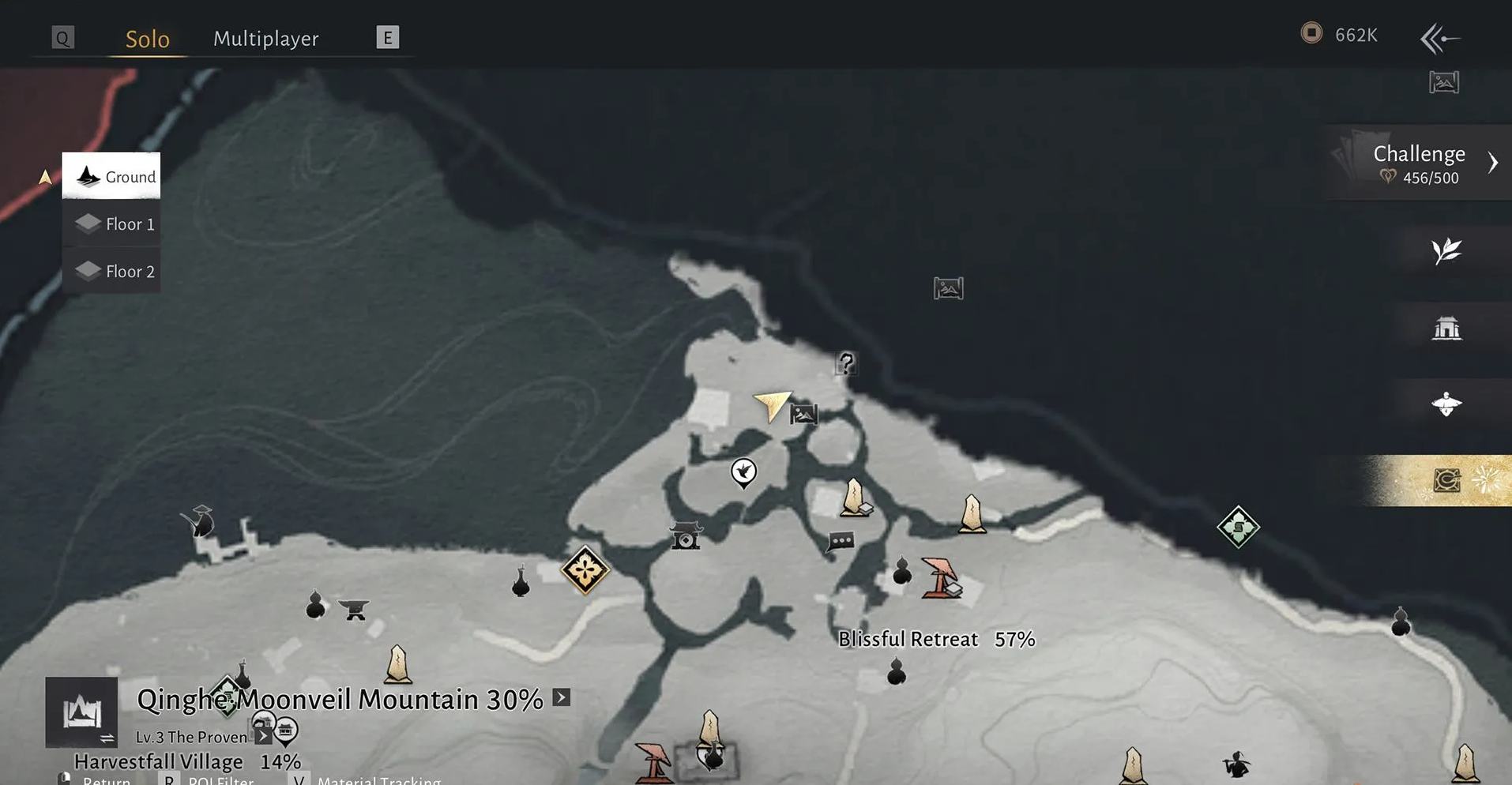This screenshot has width=1512, height=785.
Task: Switch map to Floor 2
Action: point(111,272)
